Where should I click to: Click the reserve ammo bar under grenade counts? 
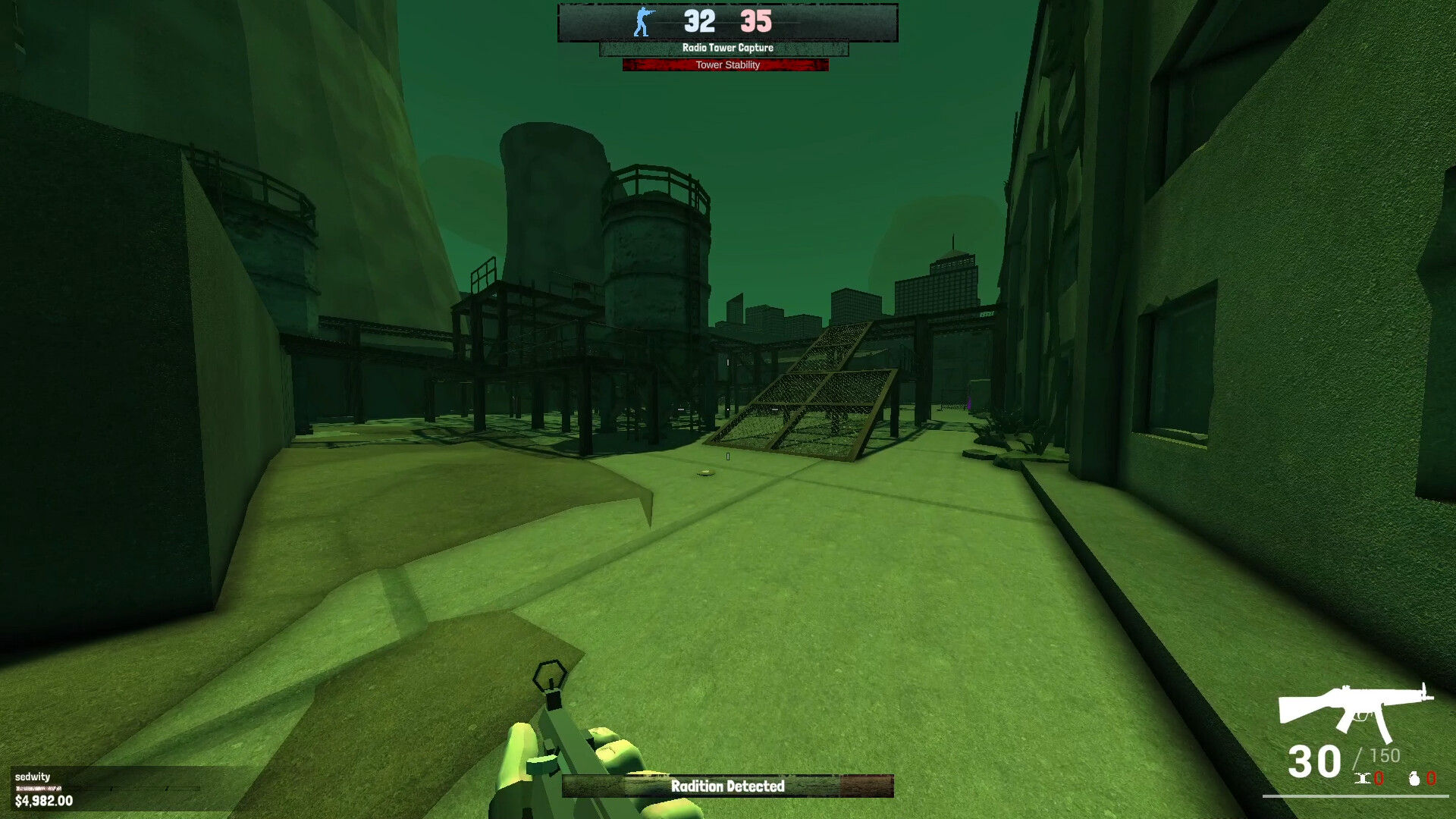1357,796
